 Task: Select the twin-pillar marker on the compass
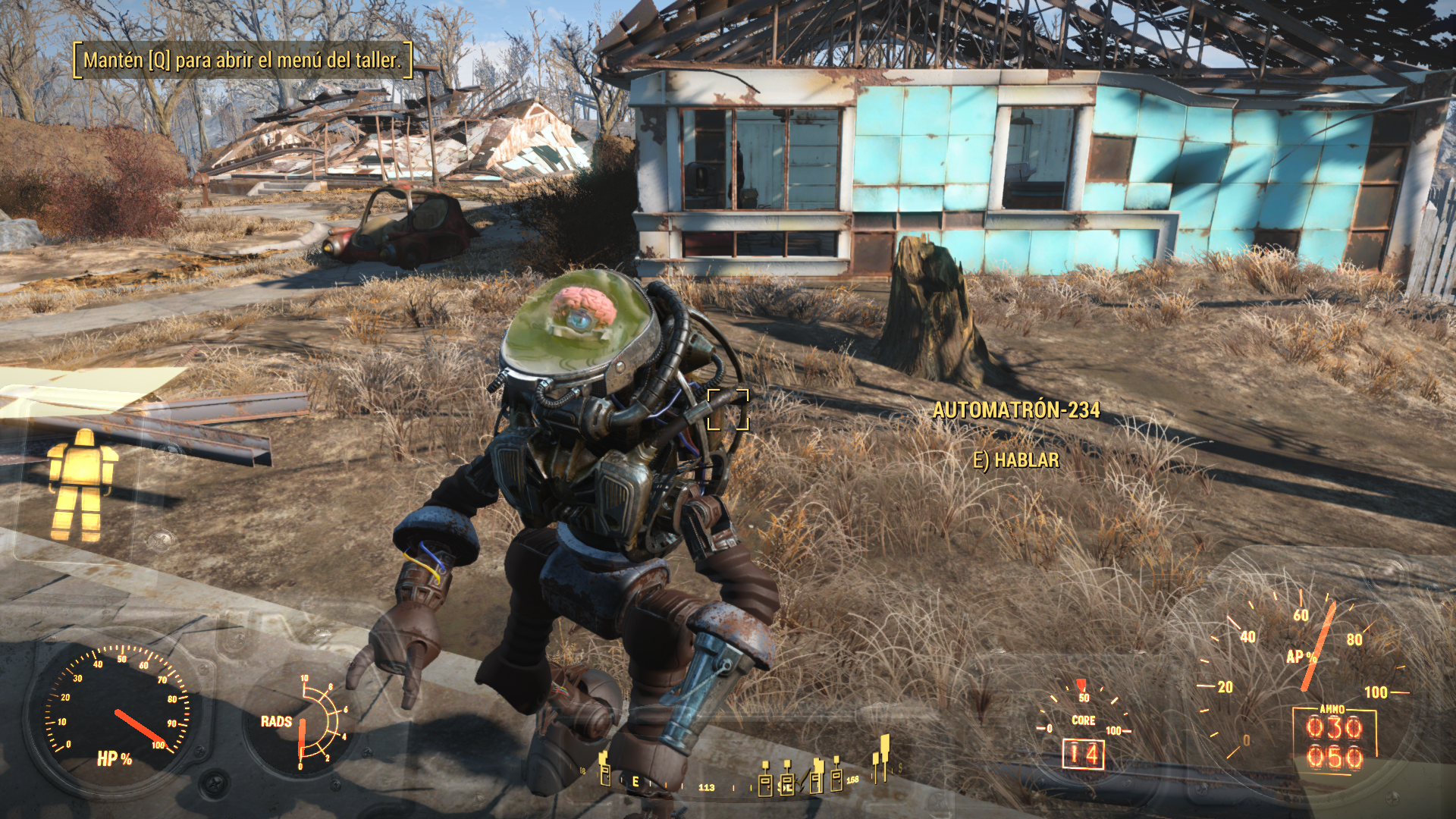coord(881,758)
